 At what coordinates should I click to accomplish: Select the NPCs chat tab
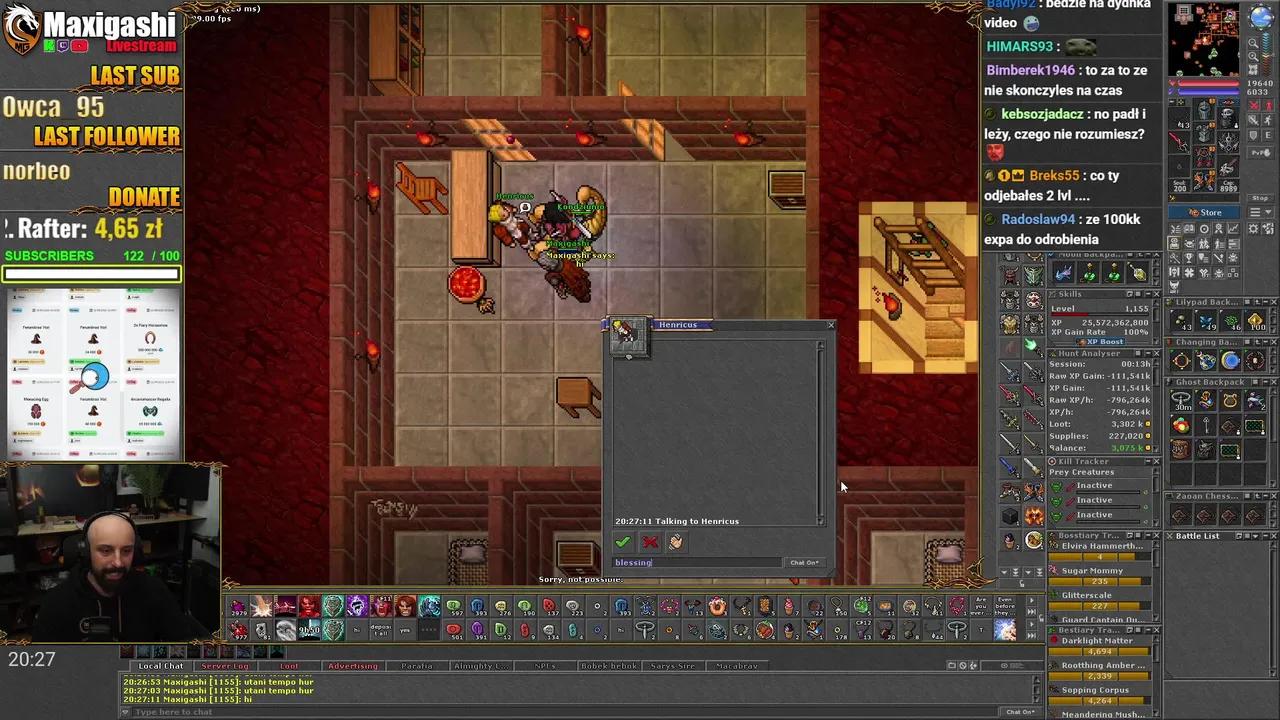(x=545, y=666)
